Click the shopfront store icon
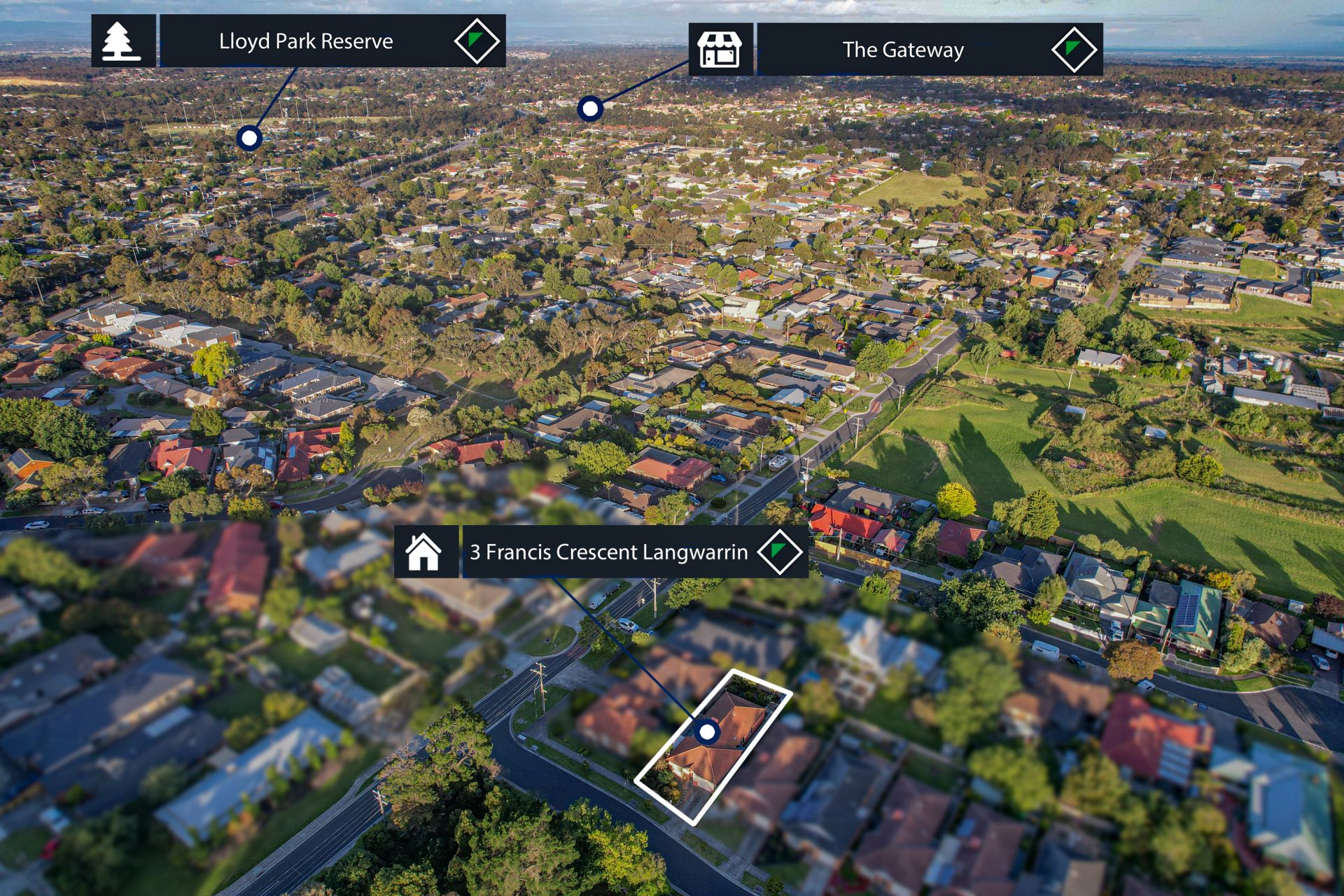The width and height of the screenshot is (1344, 896). pyautogui.click(x=720, y=50)
